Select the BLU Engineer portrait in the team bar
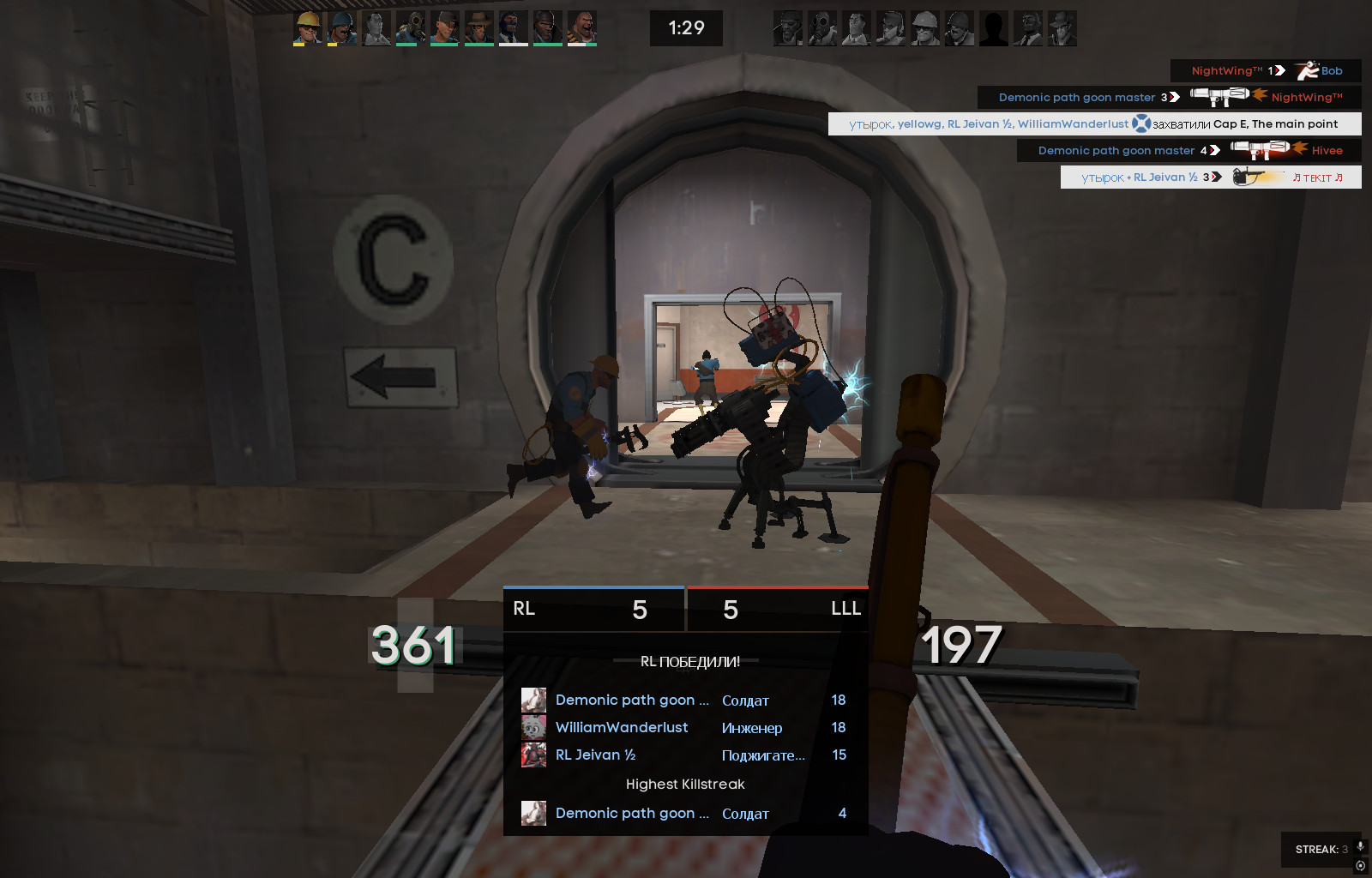The image size is (1372, 878). 307,27
